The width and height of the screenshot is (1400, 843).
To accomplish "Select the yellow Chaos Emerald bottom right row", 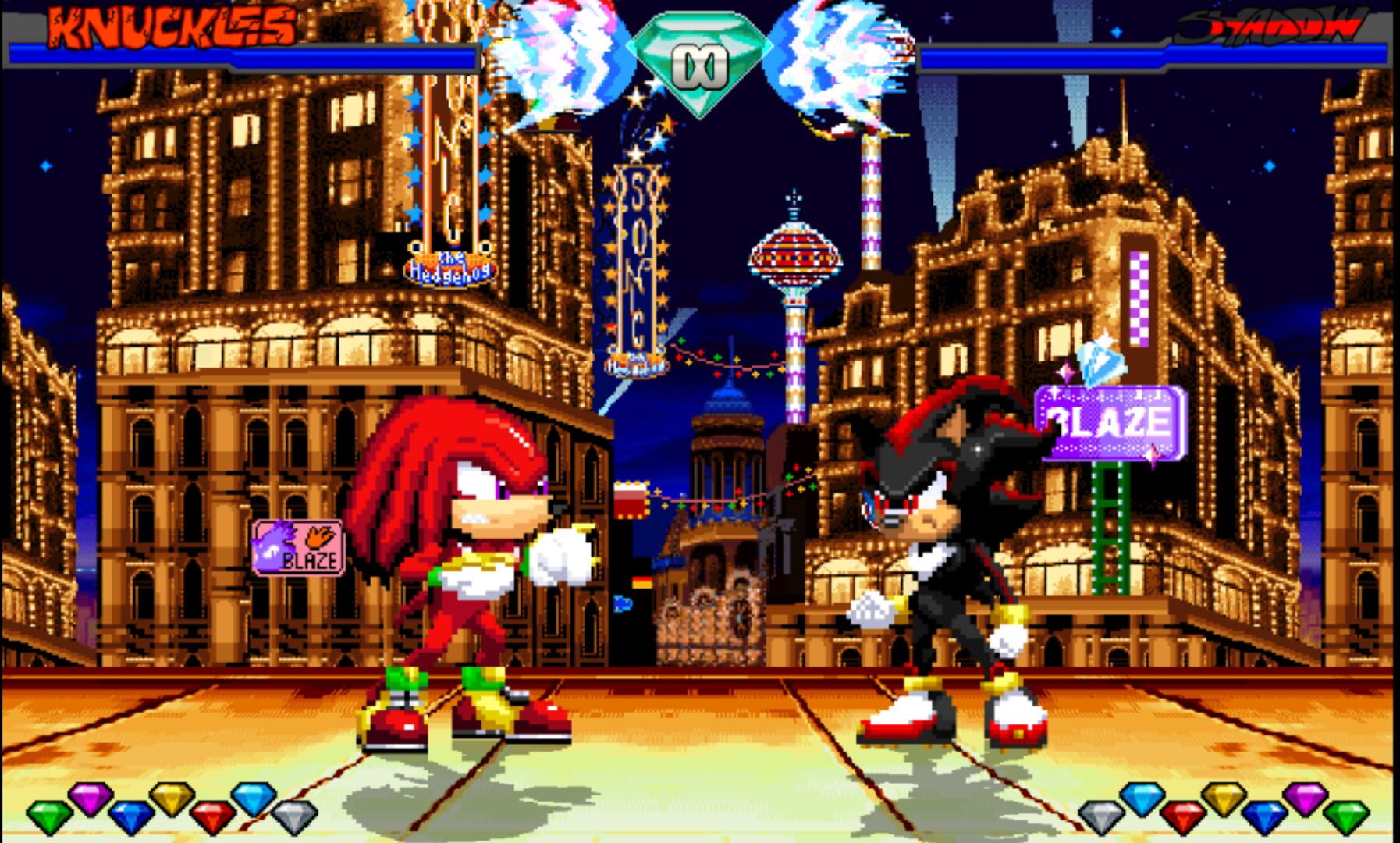I will (x=1224, y=804).
